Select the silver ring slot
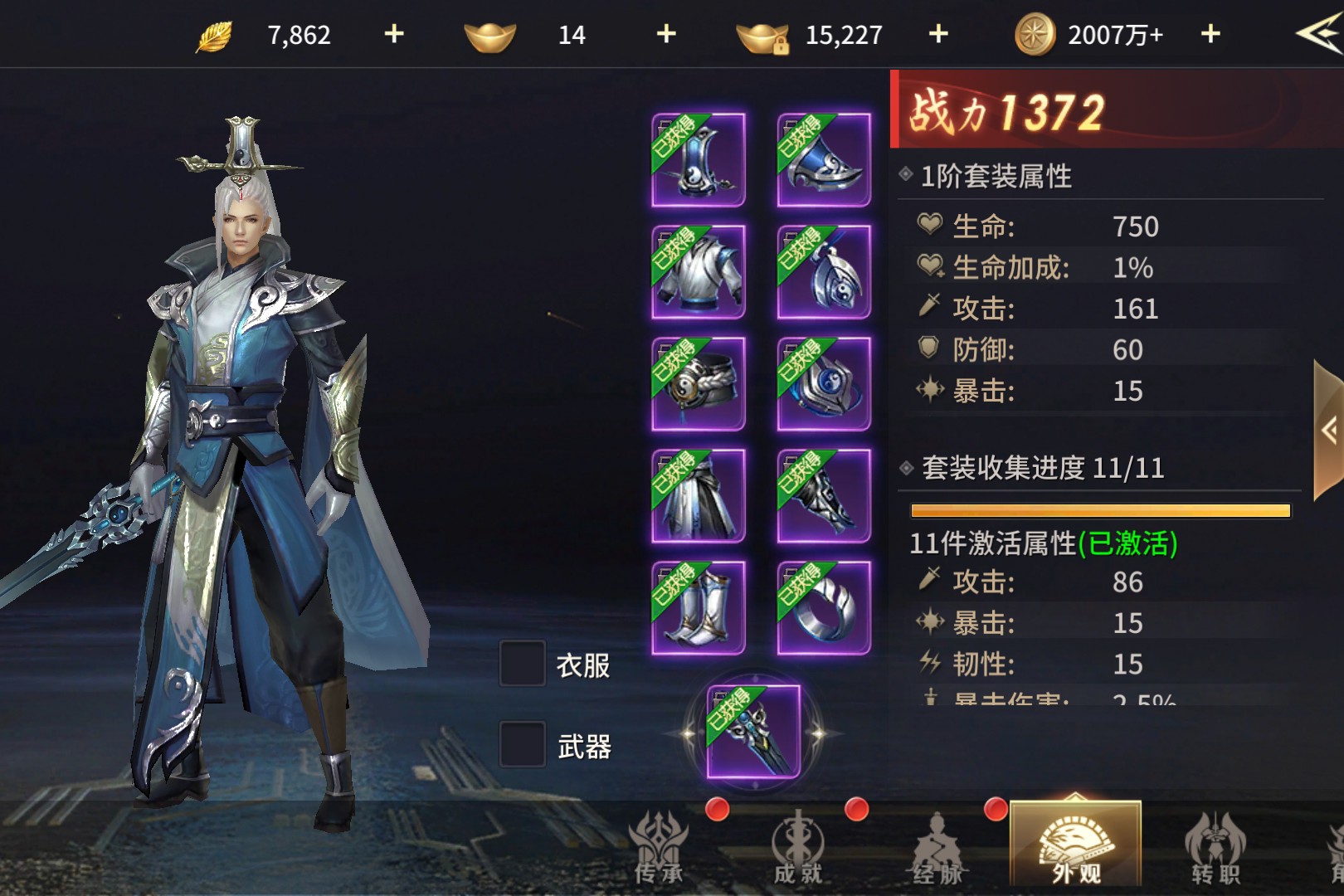 [824, 608]
